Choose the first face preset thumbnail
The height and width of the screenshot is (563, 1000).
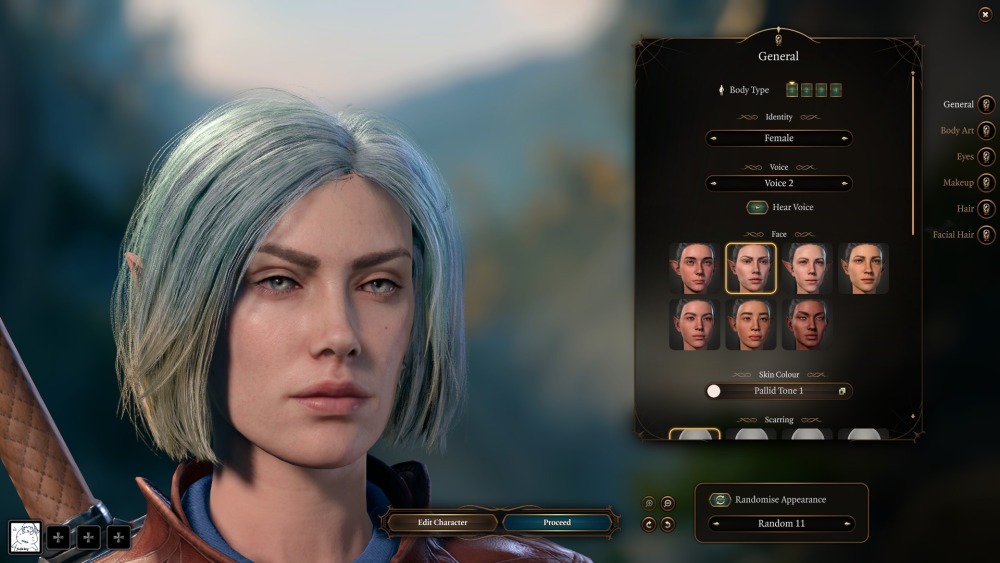(x=695, y=268)
